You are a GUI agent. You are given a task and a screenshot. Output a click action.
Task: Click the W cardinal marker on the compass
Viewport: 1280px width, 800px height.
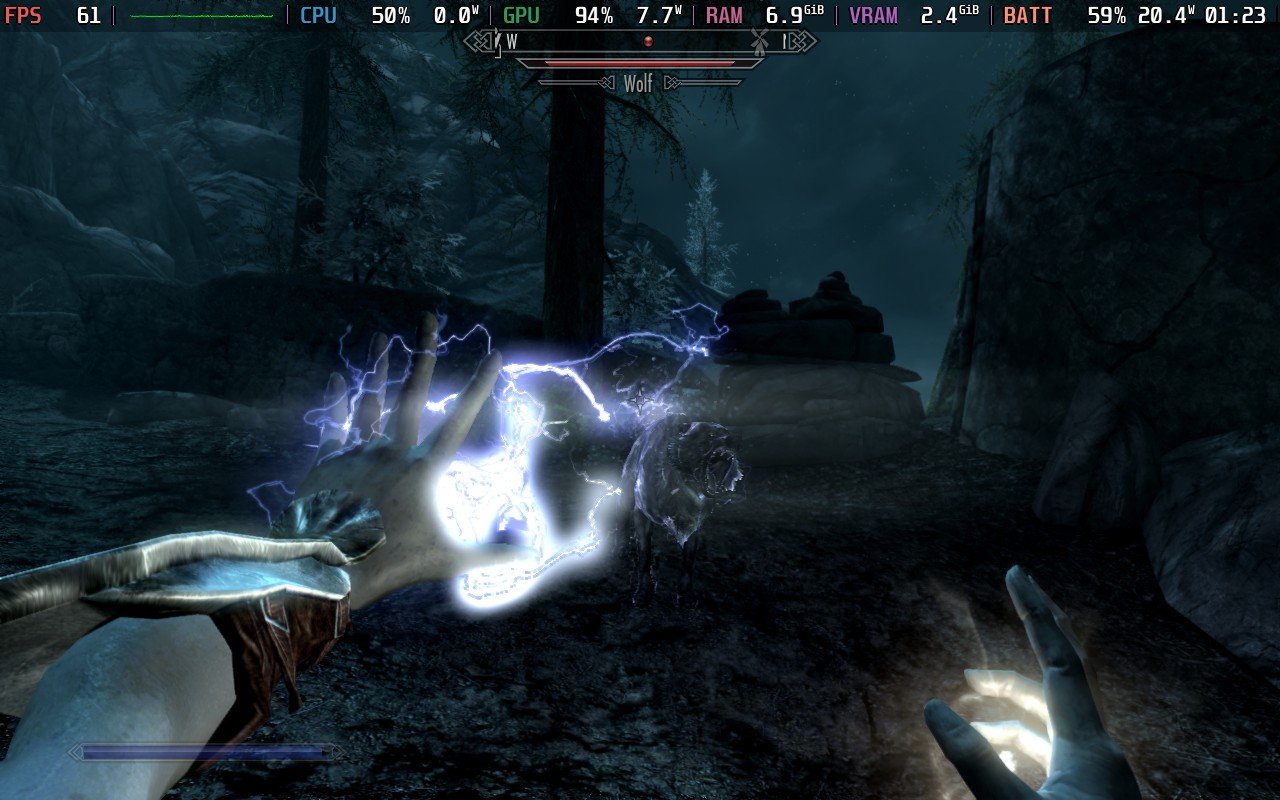(512, 43)
